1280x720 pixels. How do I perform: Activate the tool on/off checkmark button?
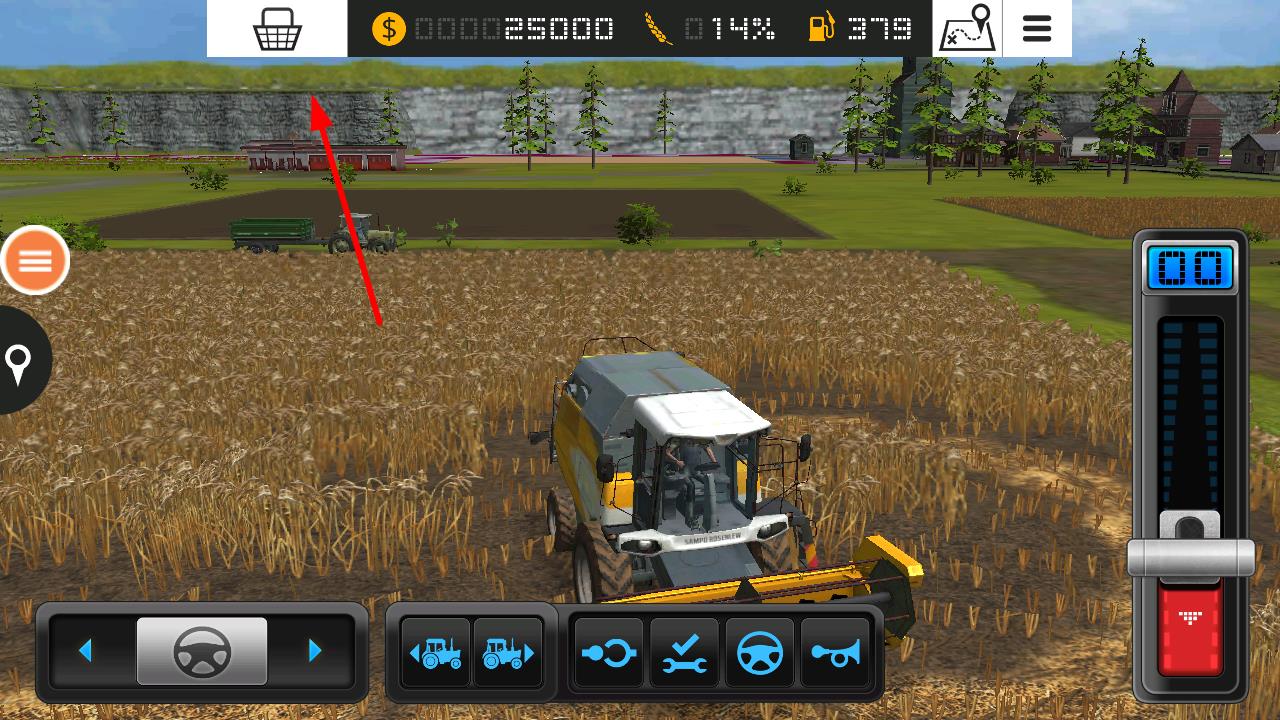(685, 654)
